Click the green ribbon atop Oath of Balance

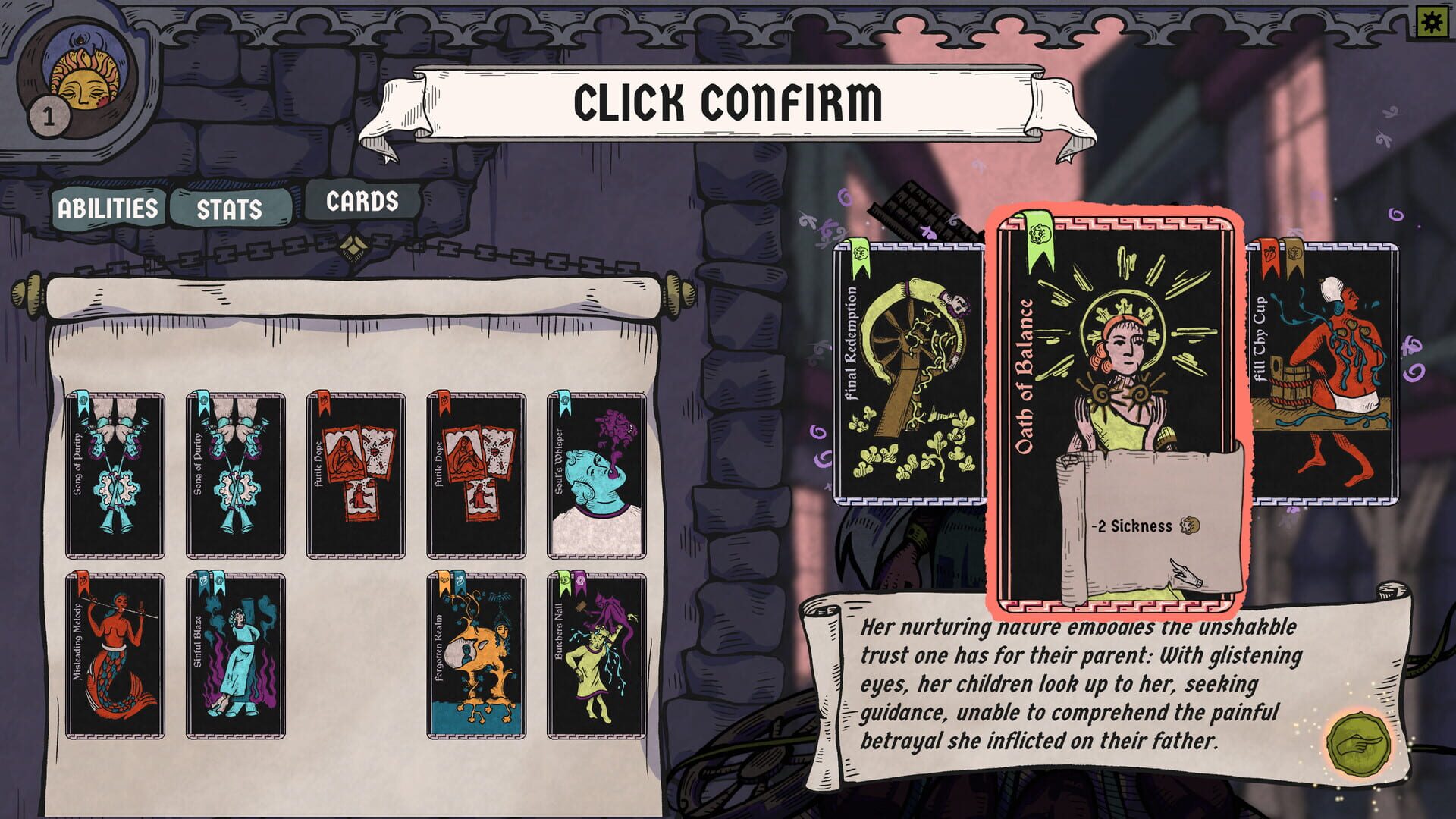(1041, 231)
